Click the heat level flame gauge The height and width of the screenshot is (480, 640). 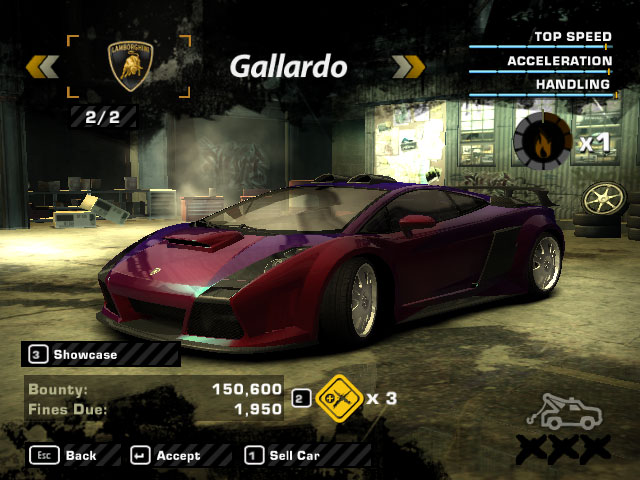(541, 140)
